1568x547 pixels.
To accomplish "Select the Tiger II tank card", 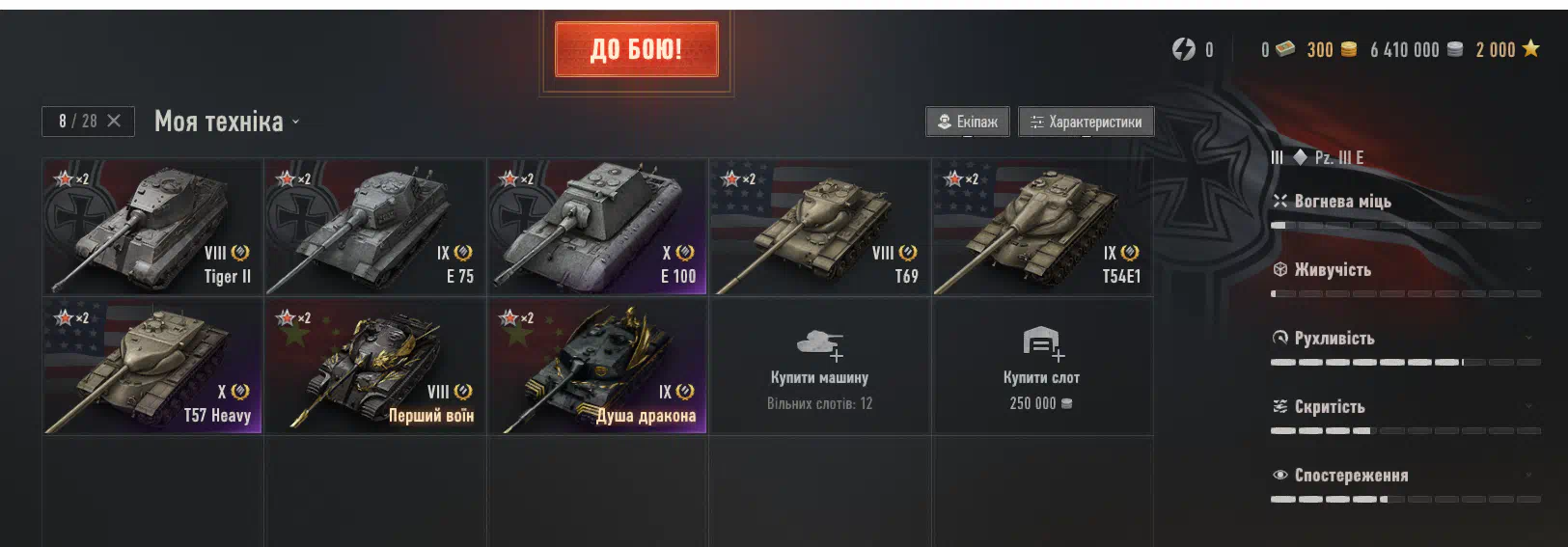I will [x=152, y=227].
